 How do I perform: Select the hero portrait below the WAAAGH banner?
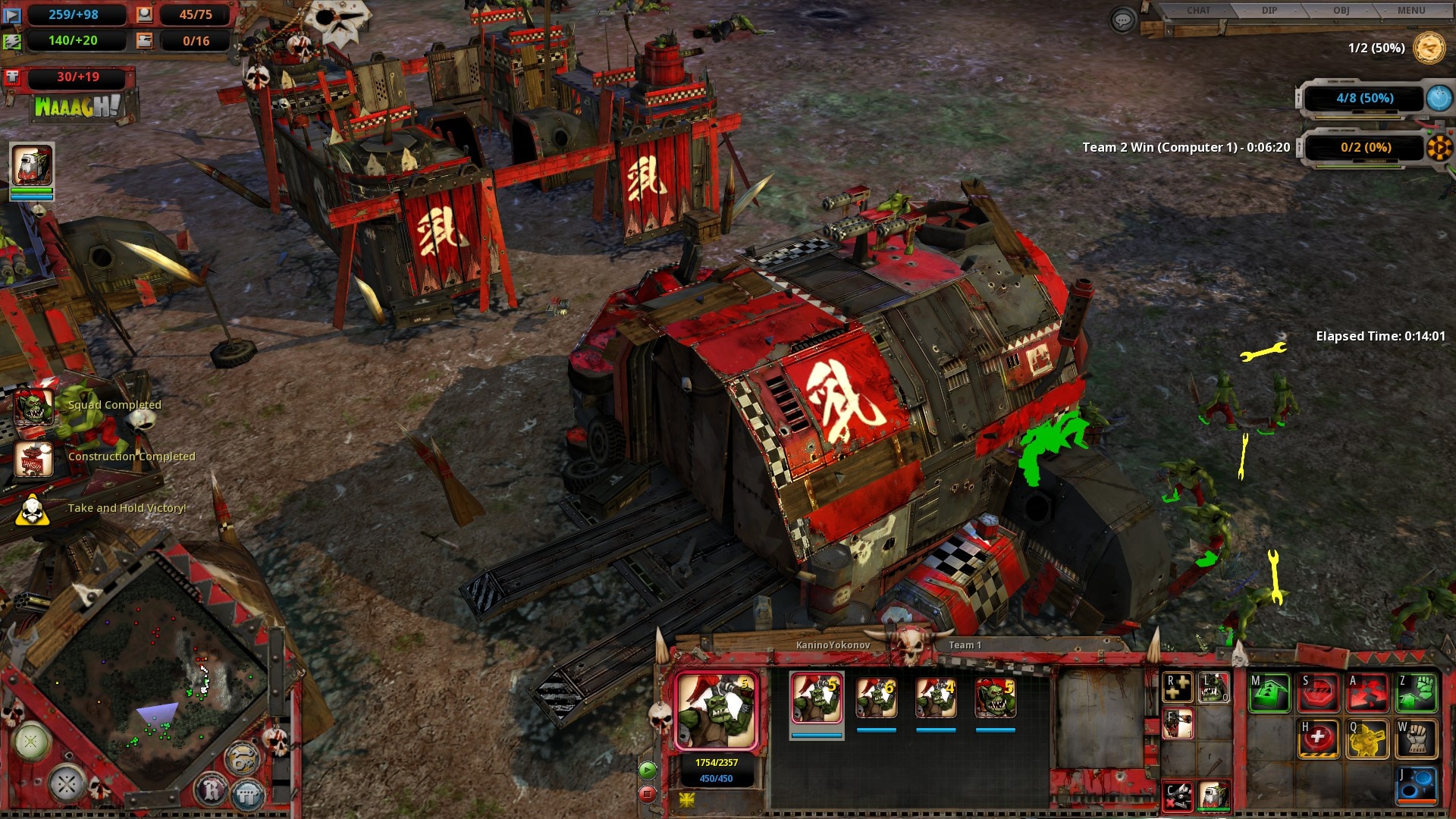pyautogui.click(x=32, y=165)
